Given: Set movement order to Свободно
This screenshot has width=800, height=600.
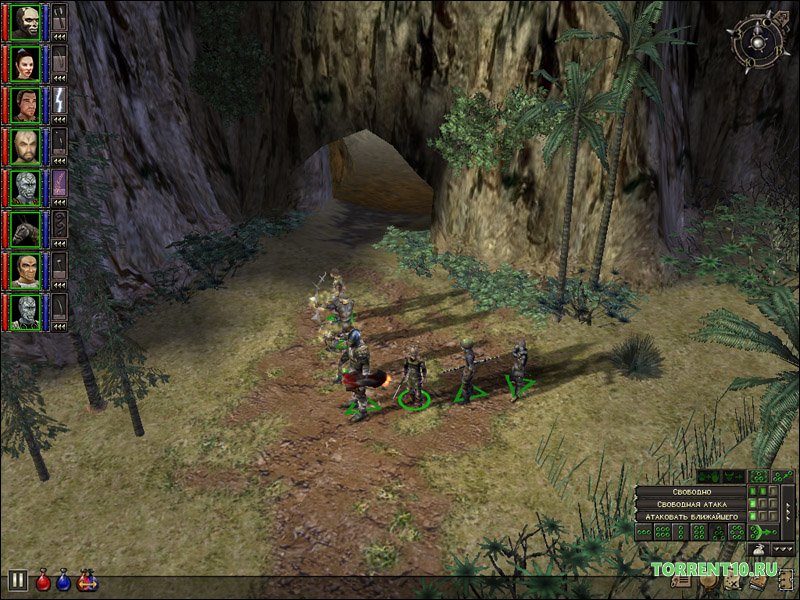Looking at the screenshot, I should coord(693,490).
